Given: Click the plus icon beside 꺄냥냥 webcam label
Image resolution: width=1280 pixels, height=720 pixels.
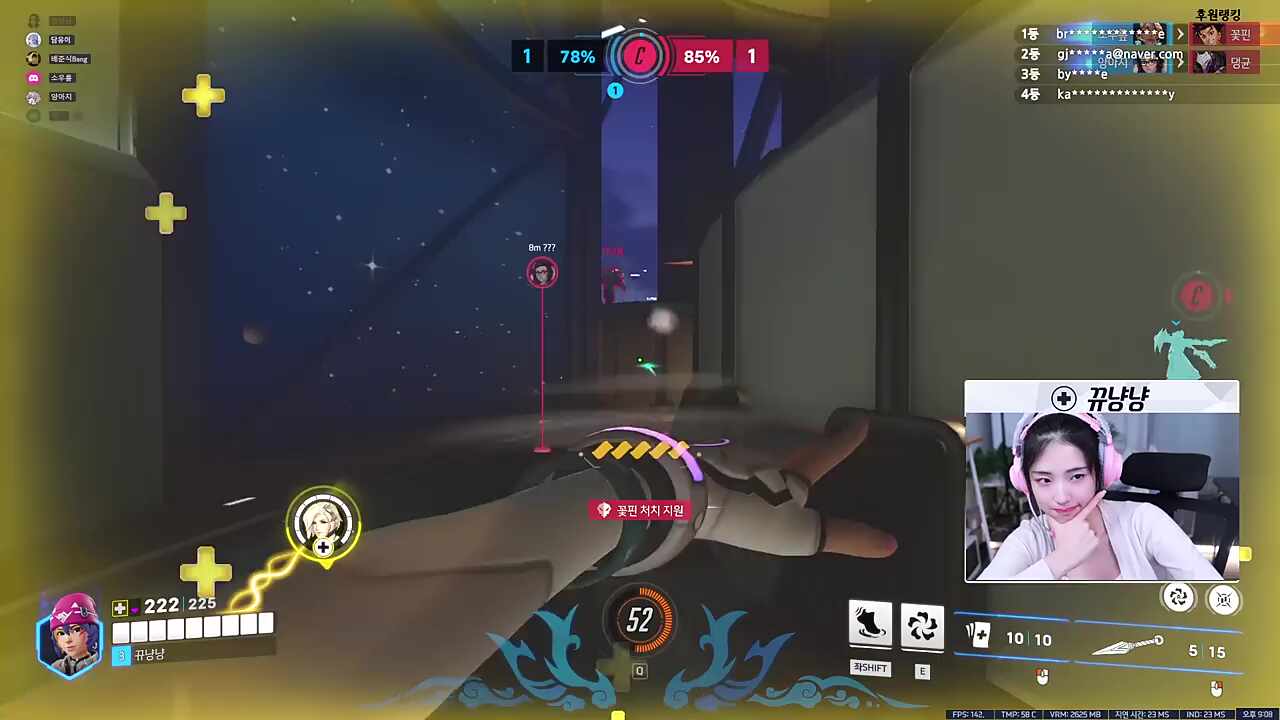Looking at the screenshot, I should tap(1063, 399).
